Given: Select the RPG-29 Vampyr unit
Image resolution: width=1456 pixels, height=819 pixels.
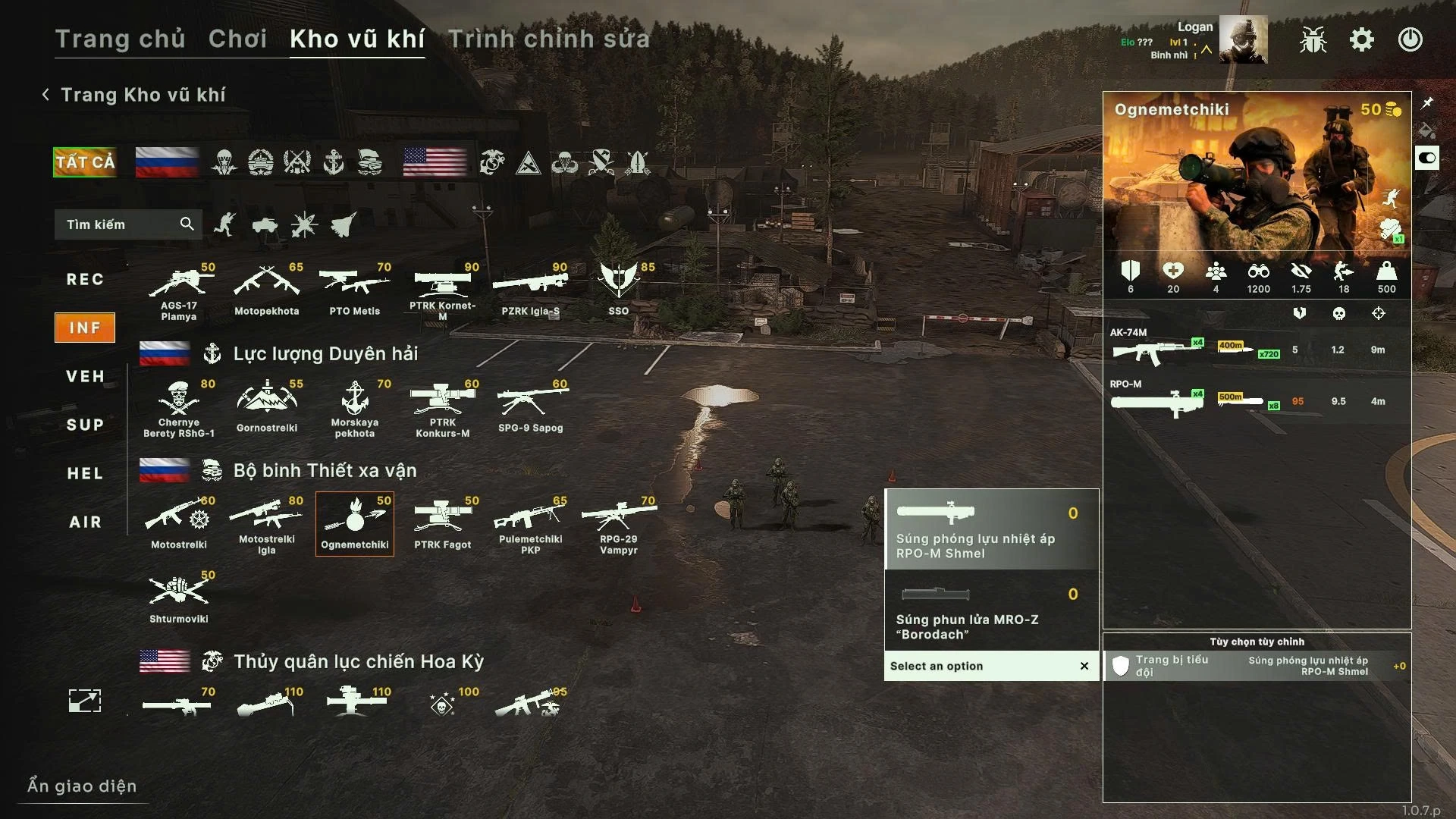Looking at the screenshot, I should pyautogui.click(x=619, y=525).
